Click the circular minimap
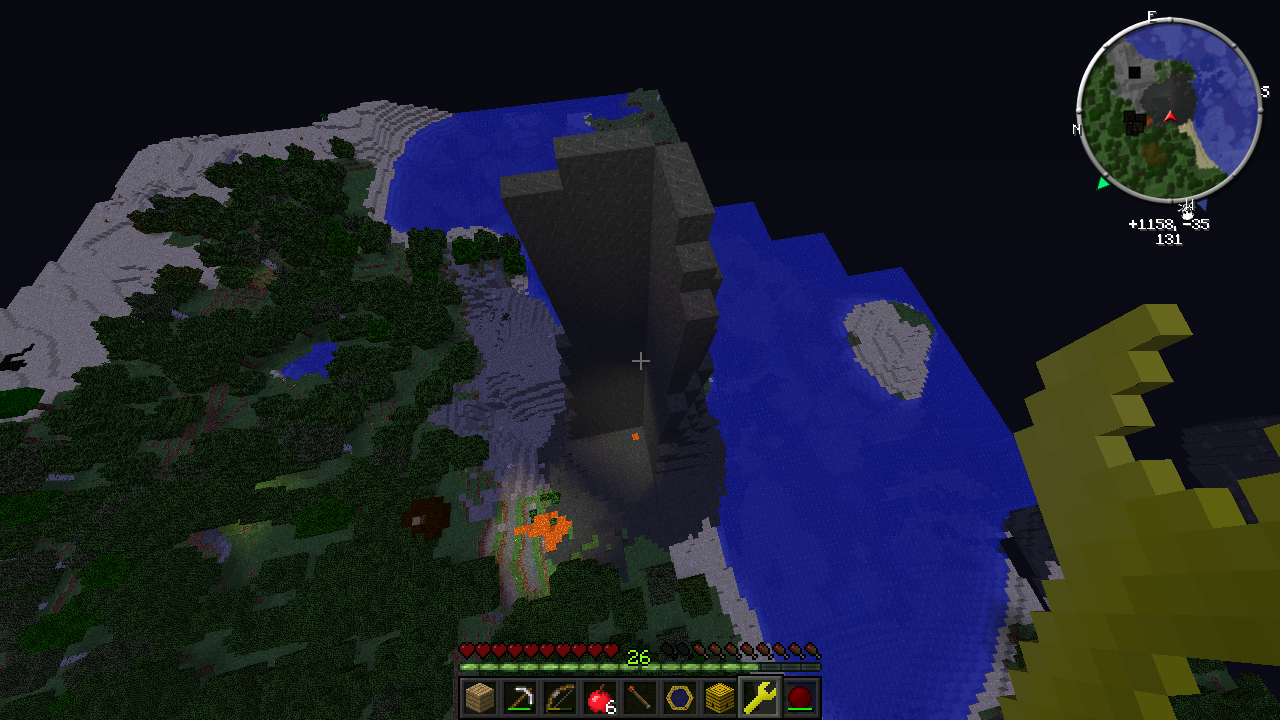The height and width of the screenshot is (720, 1280). 1168,110
